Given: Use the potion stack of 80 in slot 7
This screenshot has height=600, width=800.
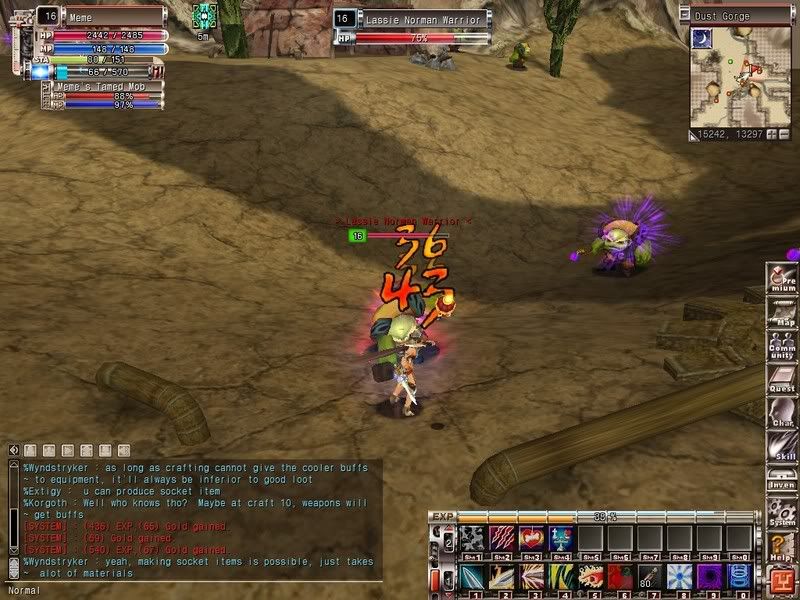Looking at the screenshot, I should (x=650, y=577).
